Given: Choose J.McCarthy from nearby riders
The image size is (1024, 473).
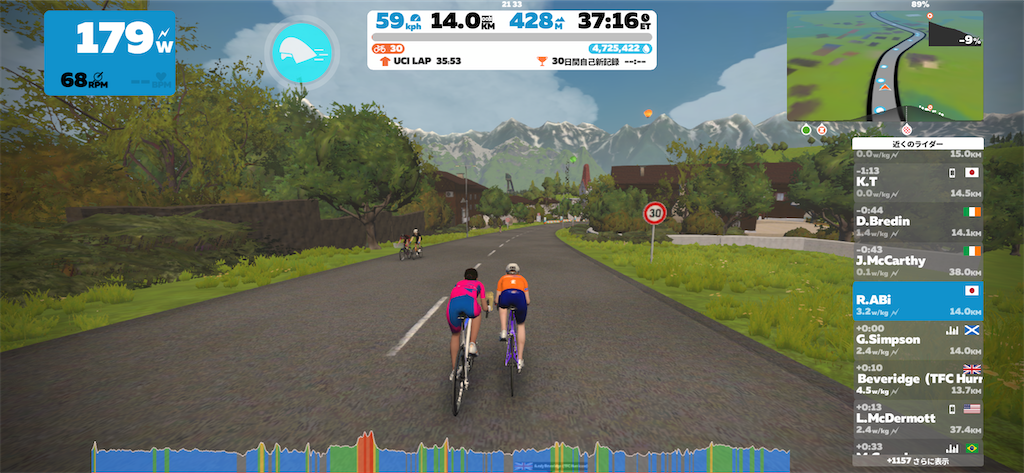Looking at the screenshot, I should [x=917, y=256].
